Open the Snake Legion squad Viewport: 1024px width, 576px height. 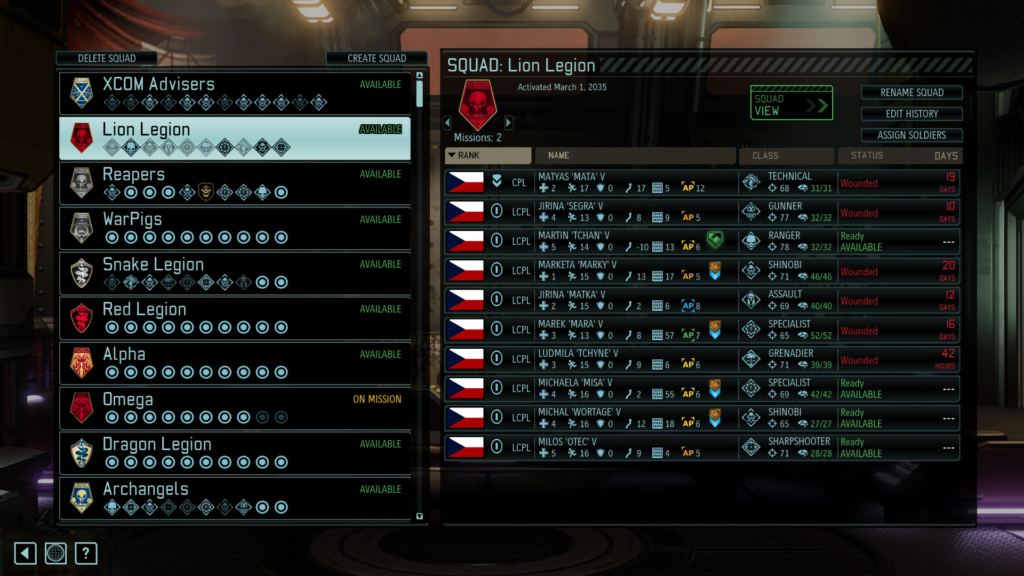[x=235, y=273]
